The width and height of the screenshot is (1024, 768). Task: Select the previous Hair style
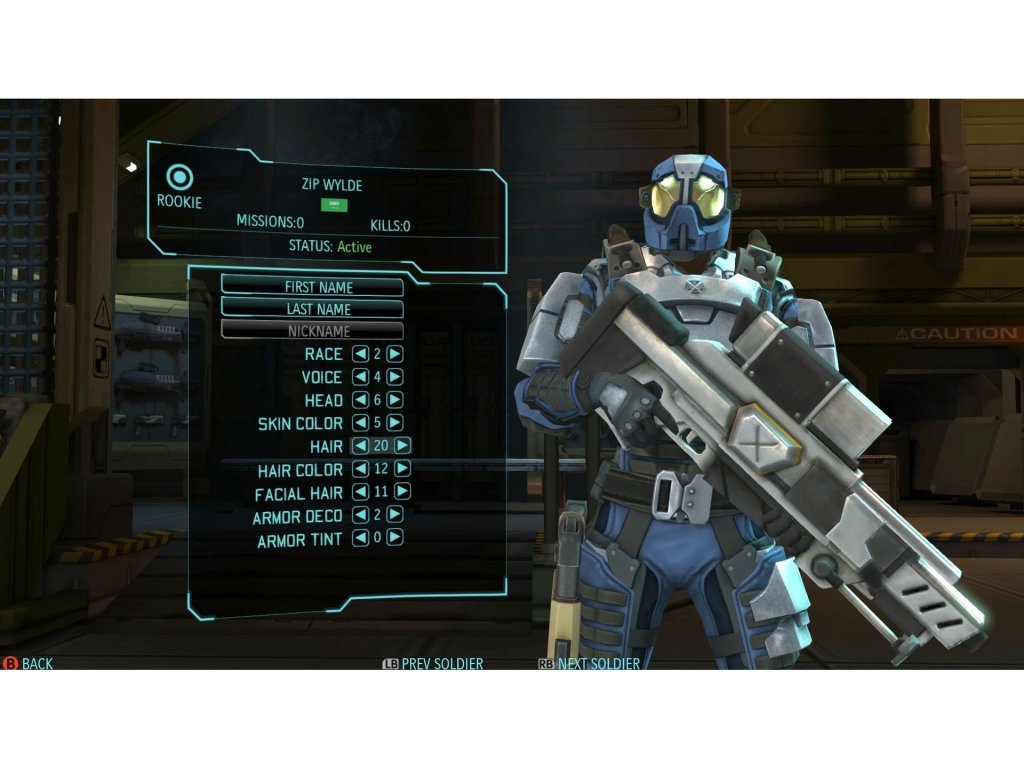tap(360, 446)
